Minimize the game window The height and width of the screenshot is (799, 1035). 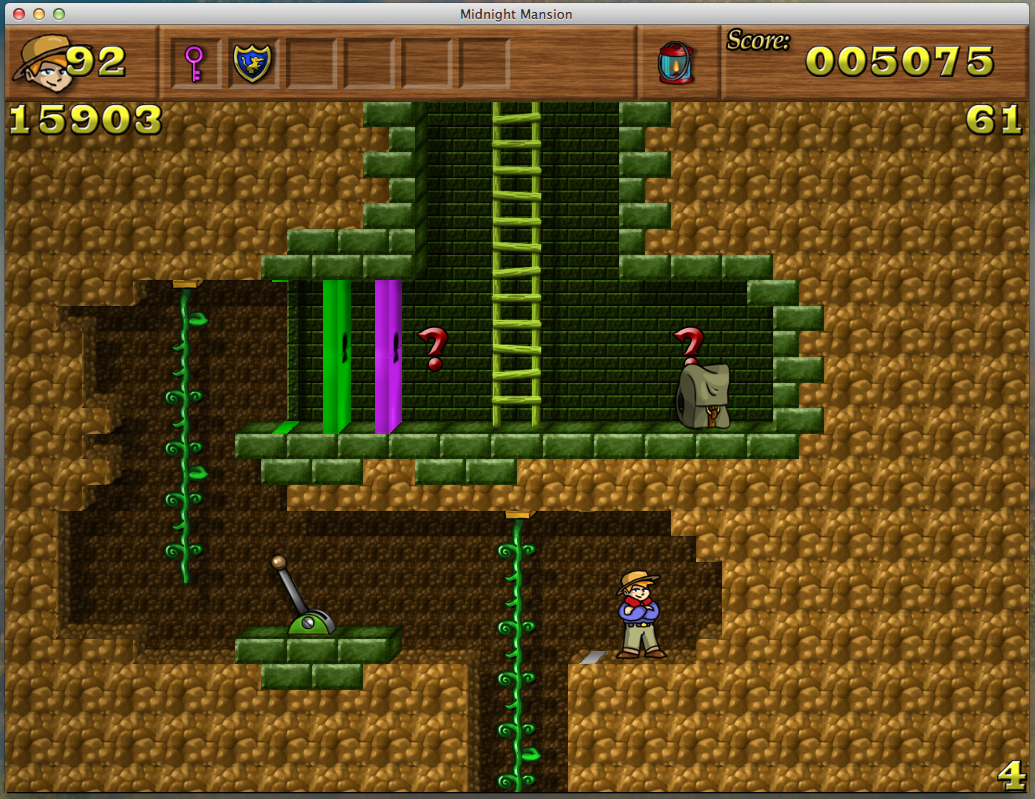(x=39, y=14)
